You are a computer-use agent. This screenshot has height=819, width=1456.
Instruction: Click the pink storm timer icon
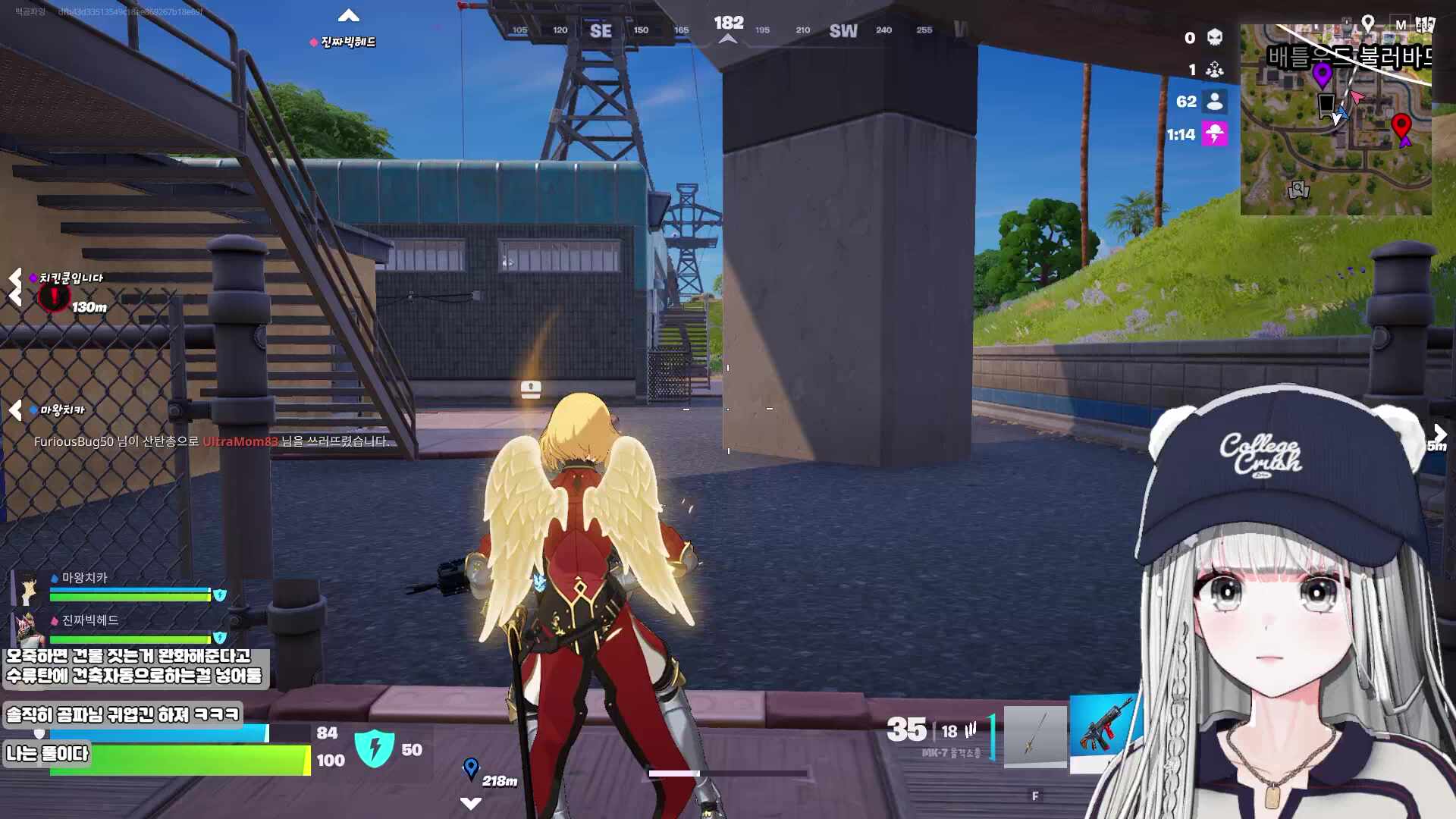point(1214,135)
